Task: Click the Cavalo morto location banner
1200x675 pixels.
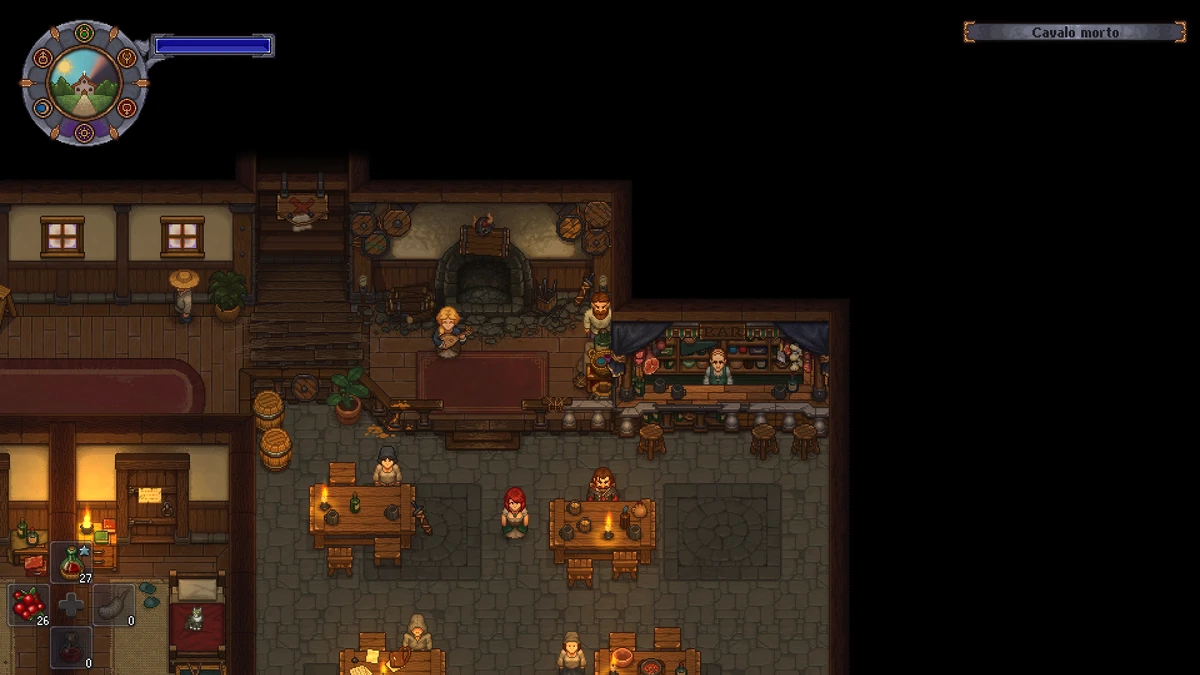Action: (1075, 33)
